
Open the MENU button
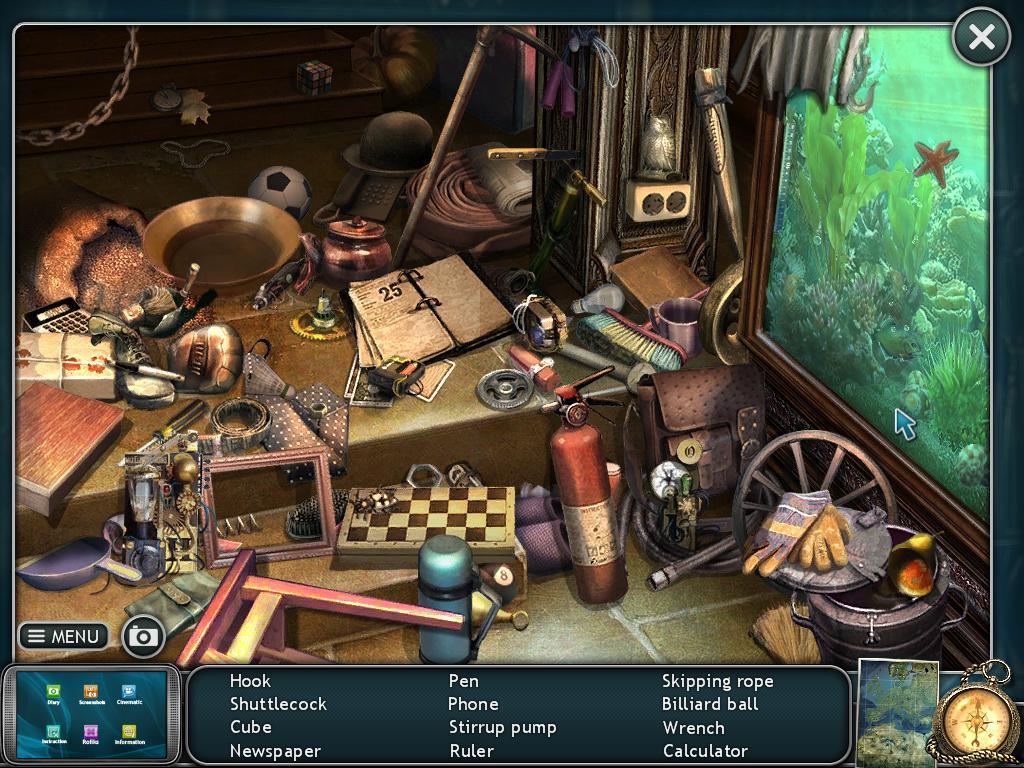[x=64, y=636]
